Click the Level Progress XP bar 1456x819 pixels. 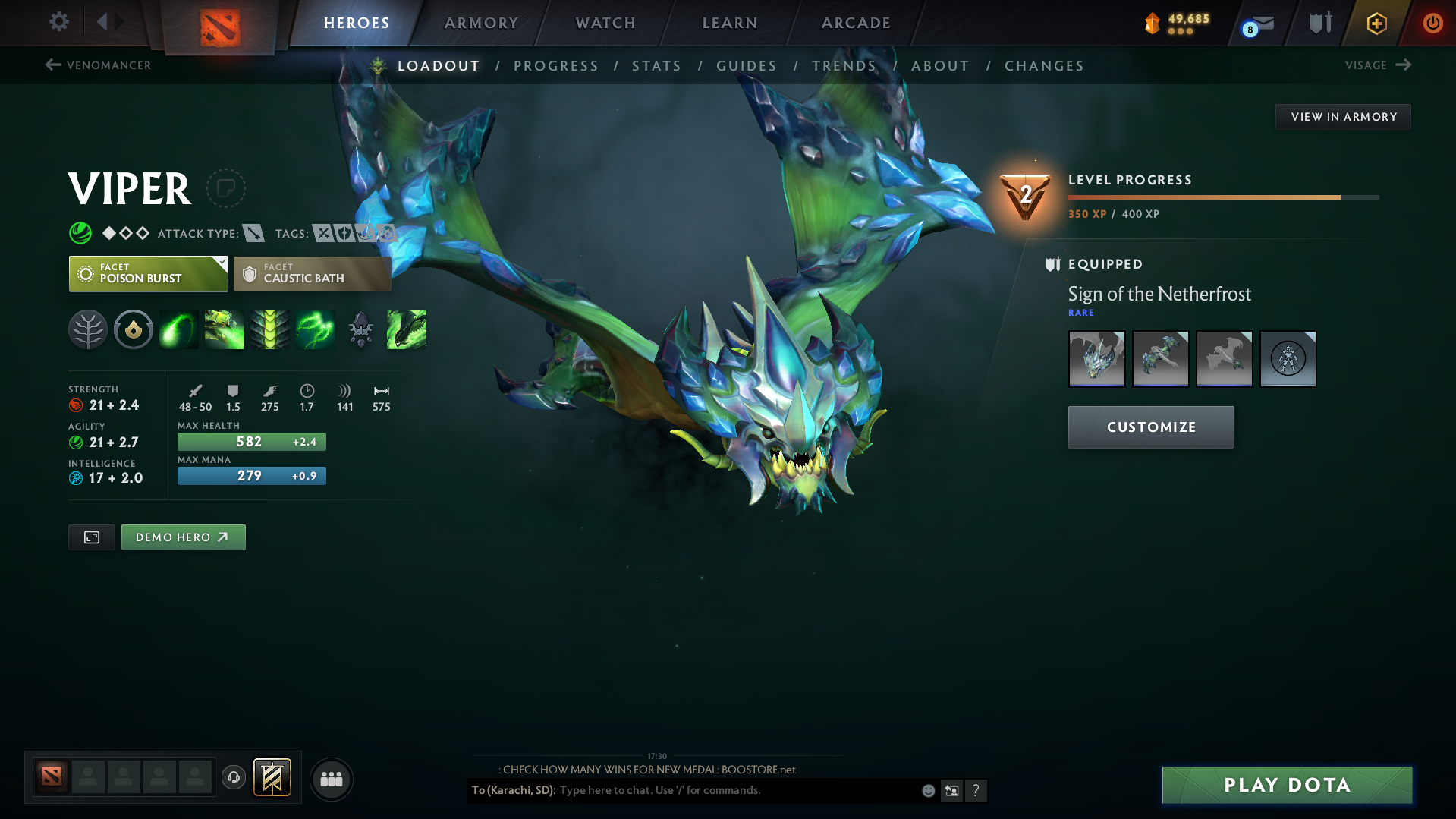pos(1222,197)
